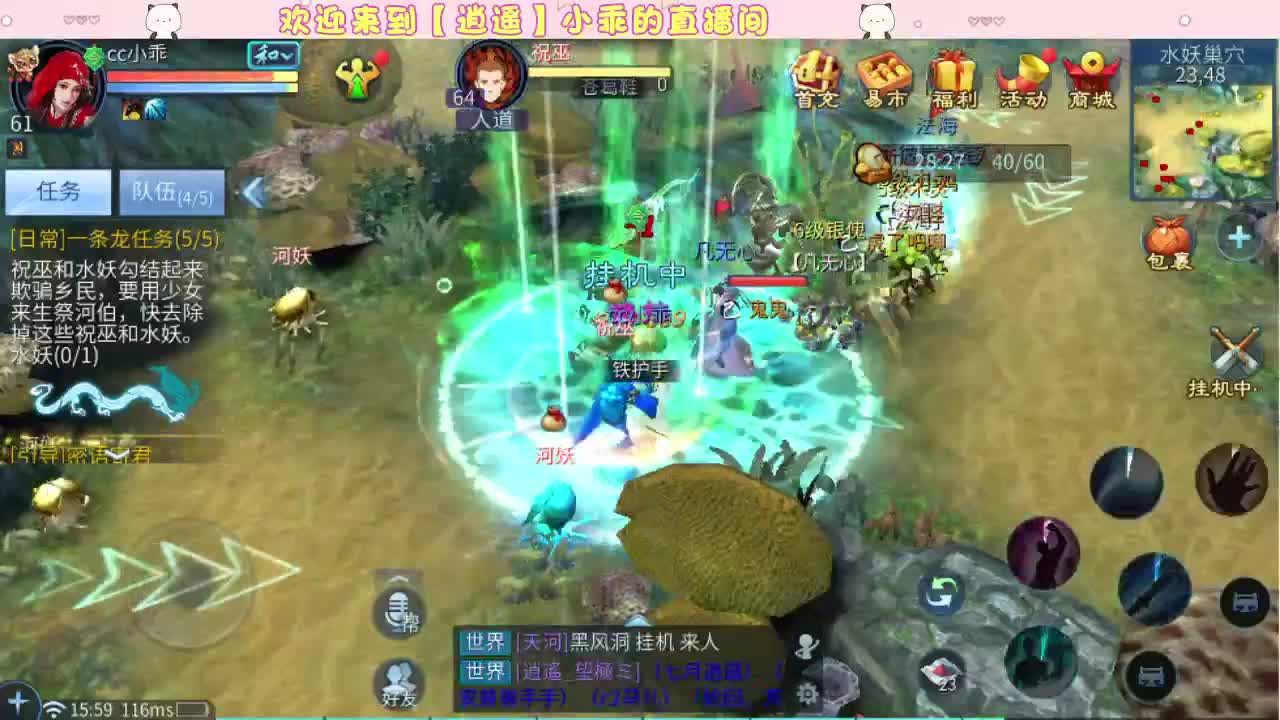Claim rewards via the 福利 gift icon
The image size is (1280, 720).
pyautogui.click(x=955, y=80)
